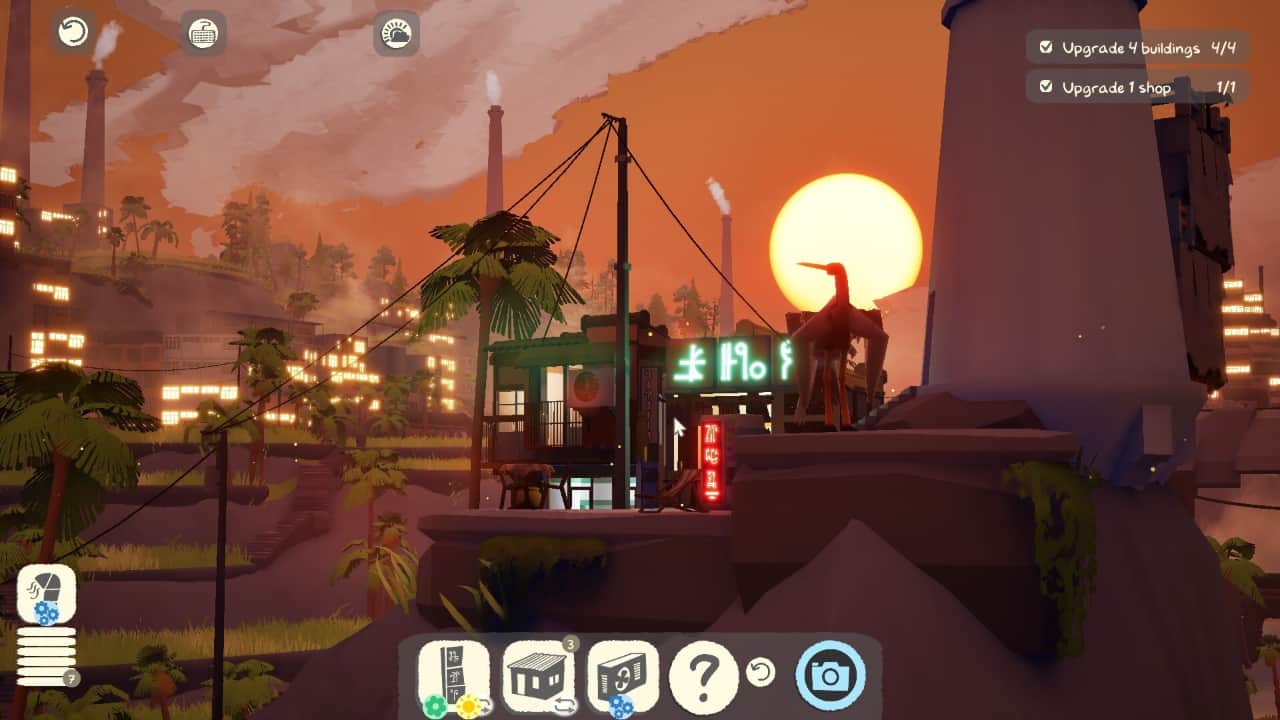
Task: Check the Upgrade 4 buildings objective checkbox
Action: coord(1046,46)
